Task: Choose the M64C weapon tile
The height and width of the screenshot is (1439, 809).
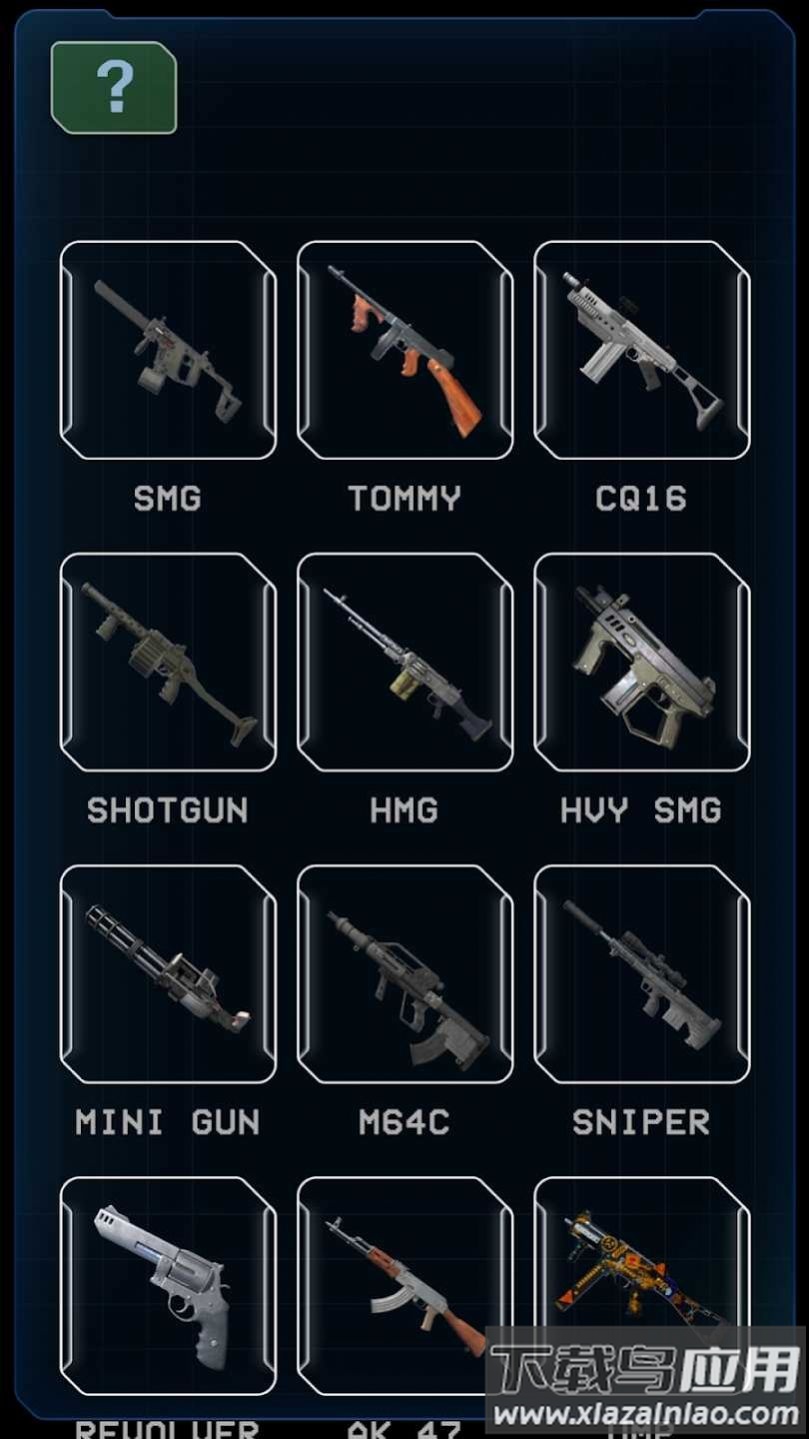Action: (405, 974)
